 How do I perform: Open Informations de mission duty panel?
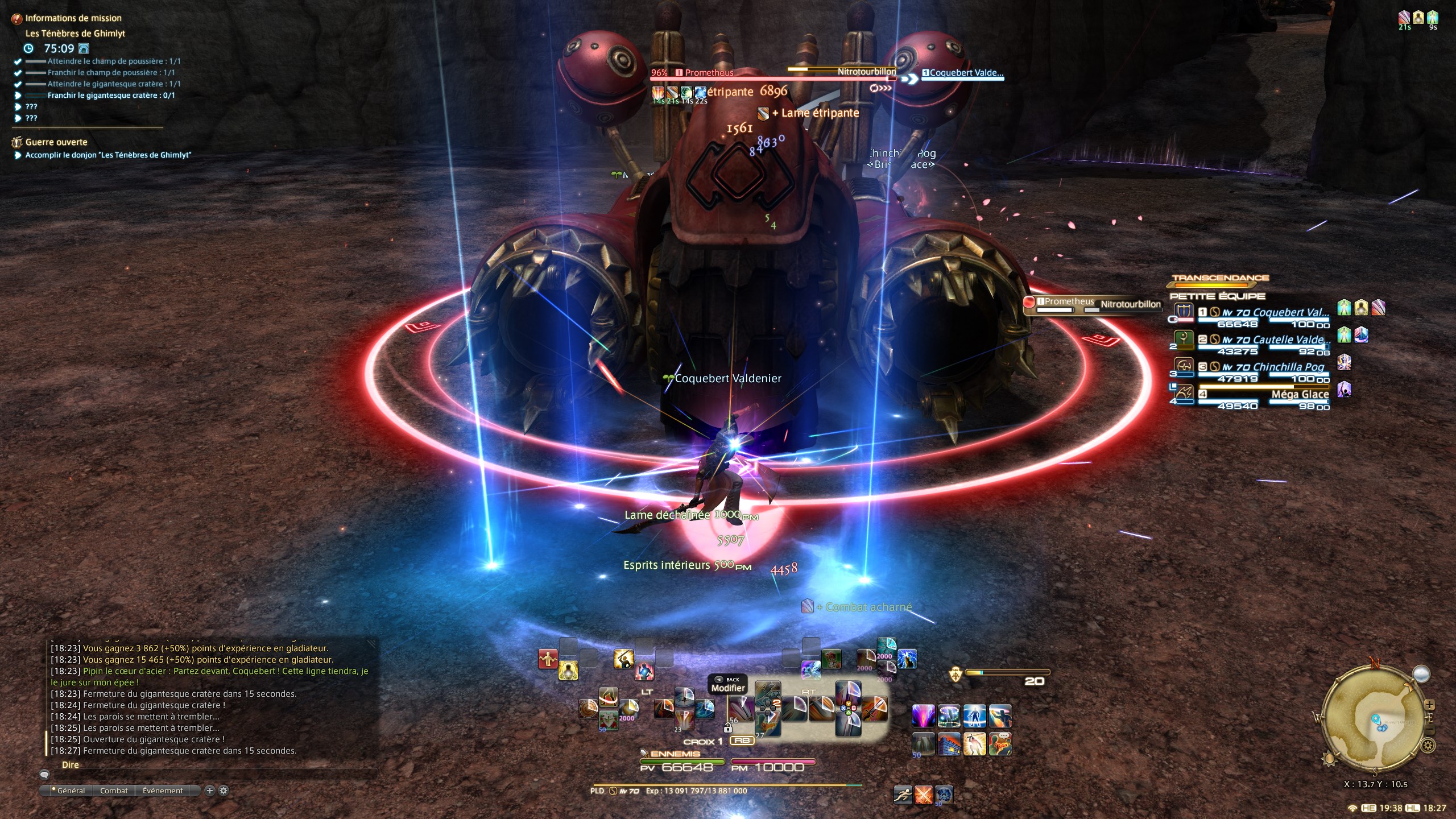(73, 18)
